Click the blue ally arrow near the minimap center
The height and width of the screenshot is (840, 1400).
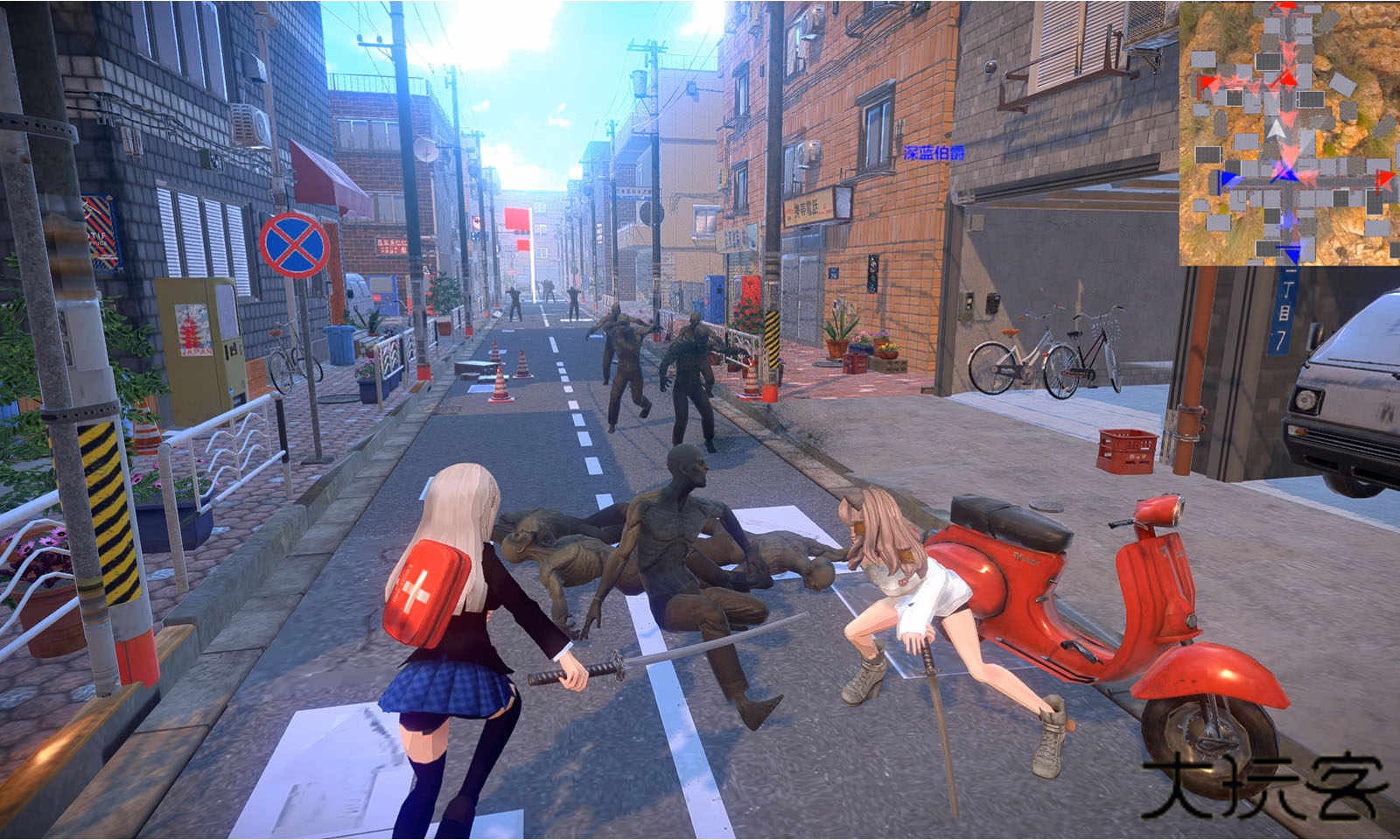coord(1288,175)
